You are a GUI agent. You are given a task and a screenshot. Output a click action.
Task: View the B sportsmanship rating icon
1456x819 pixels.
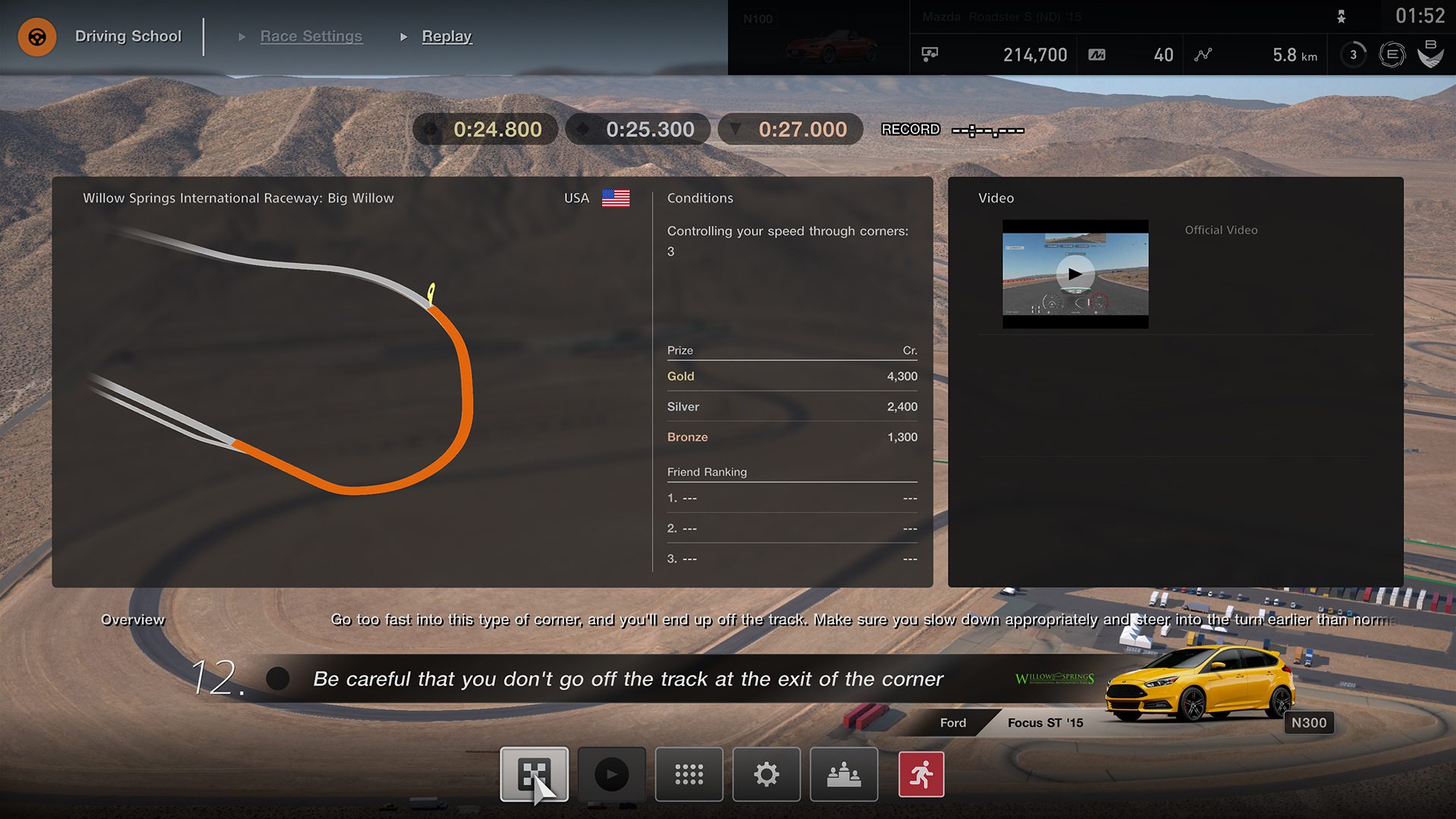(1430, 54)
